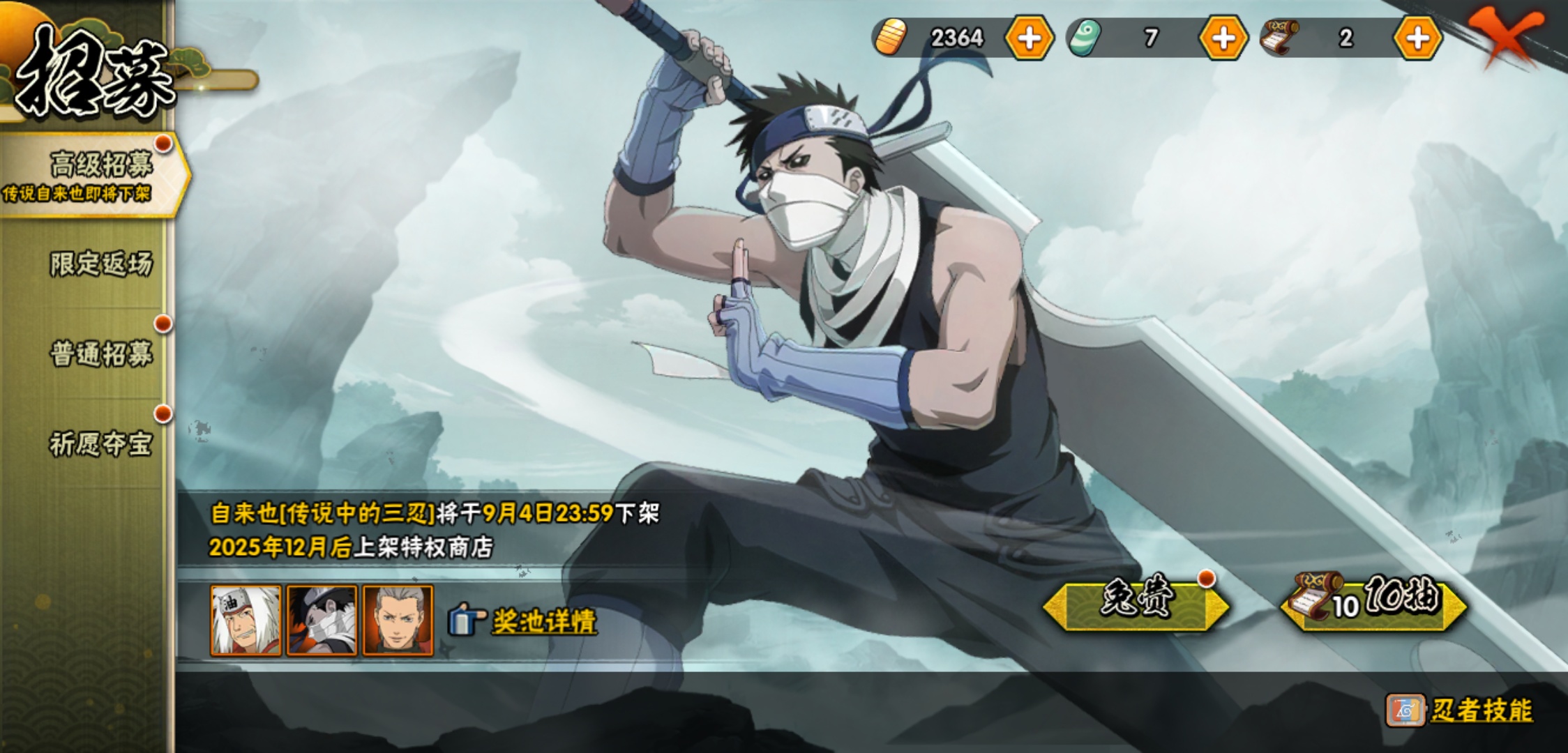This screenshot has width=1568, height=753.
Task: Tap the 免费 free recruit button
Action: tap(1136, 600)
